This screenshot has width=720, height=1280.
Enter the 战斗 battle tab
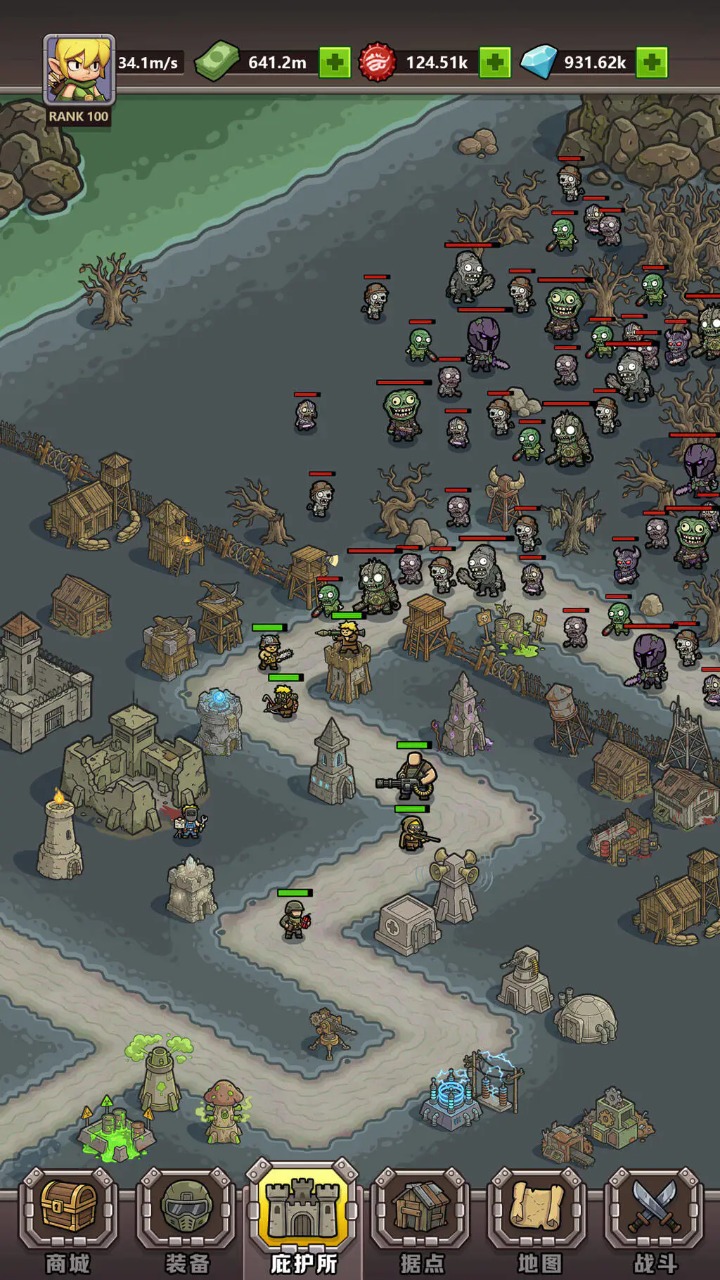pos(655,1220)
